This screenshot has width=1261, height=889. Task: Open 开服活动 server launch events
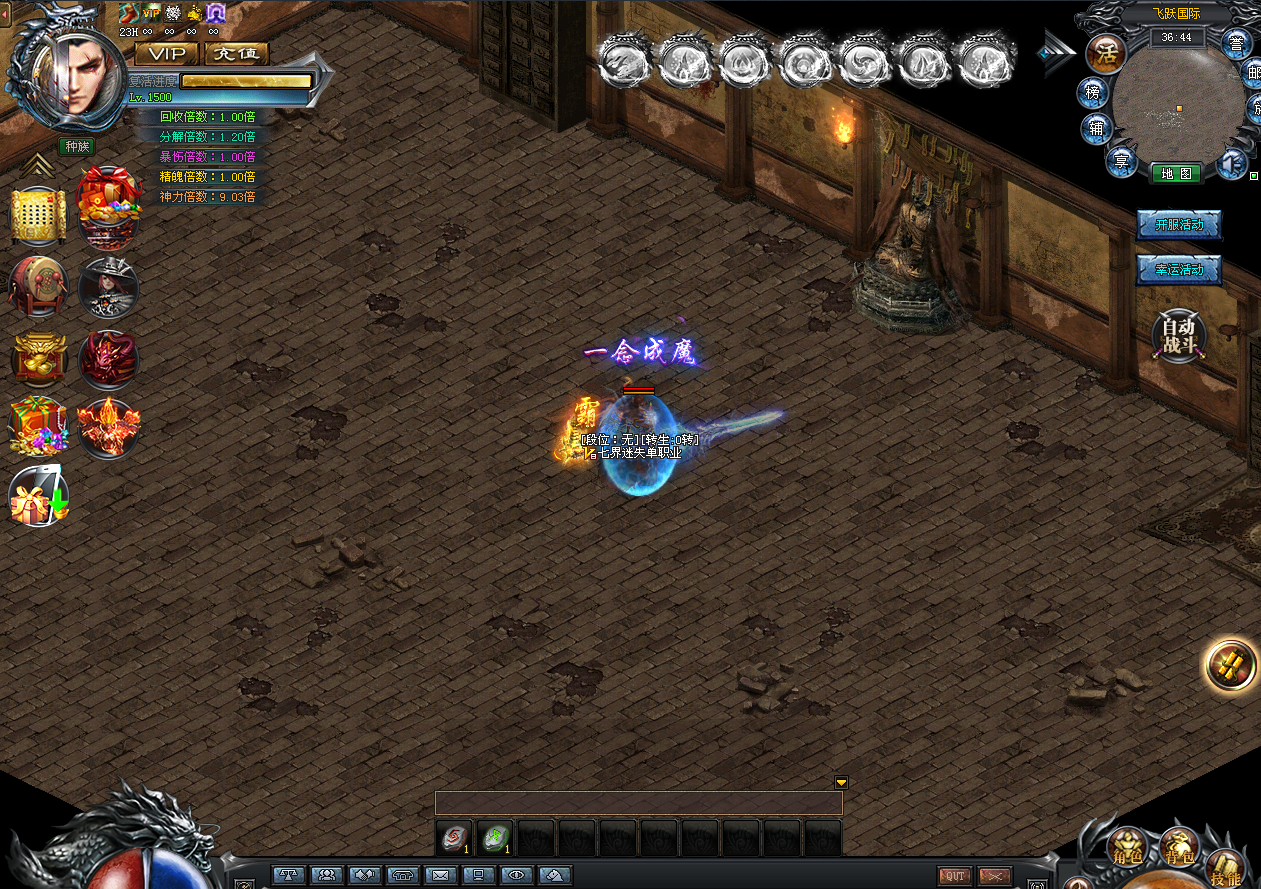click(x=1179, y=225)
